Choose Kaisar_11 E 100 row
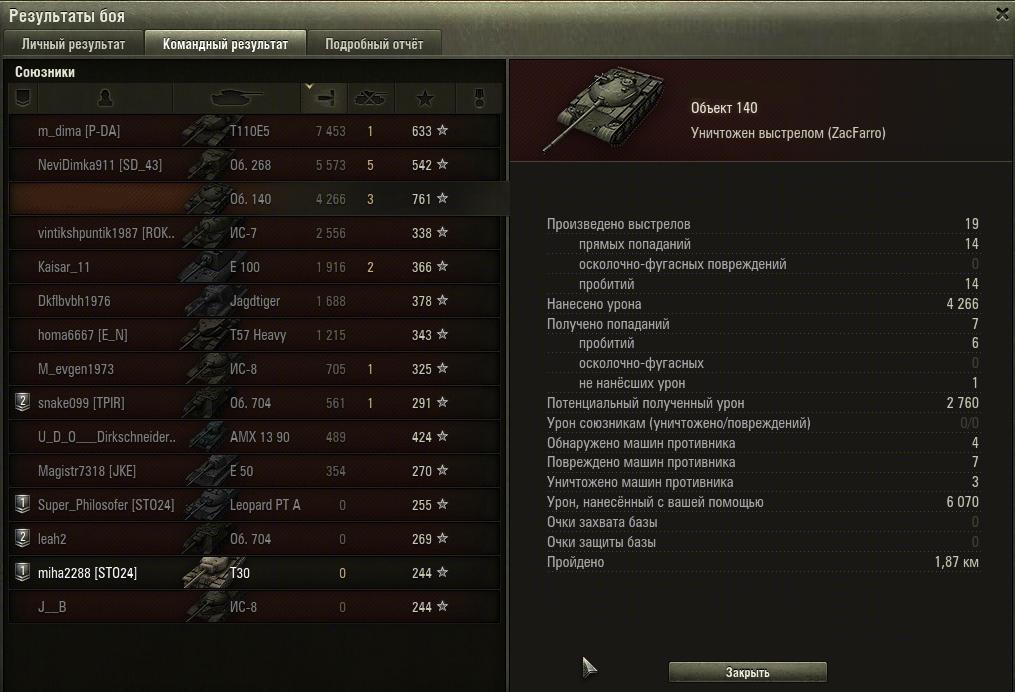Viewport: 1015px width, 692px height. pos(254,267)
